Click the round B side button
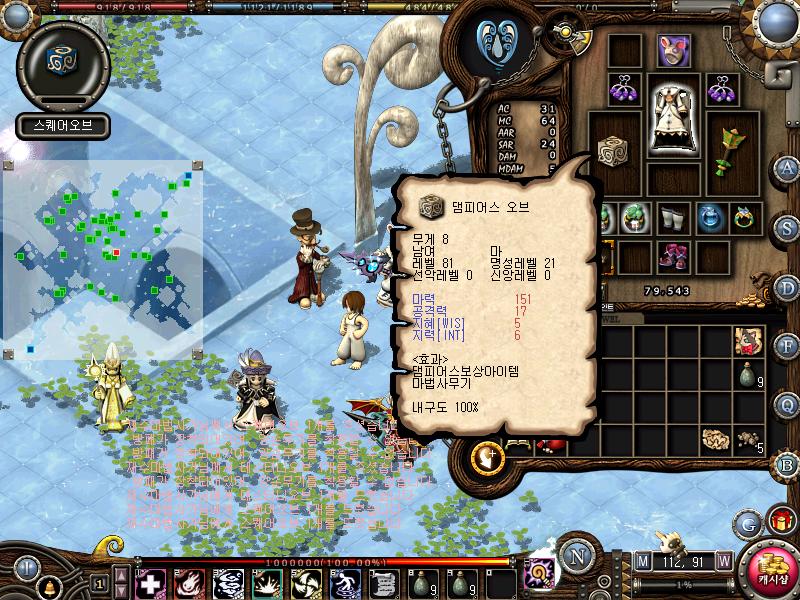The image size is (800, 600). pyautogui.click(x=787, y=463)
